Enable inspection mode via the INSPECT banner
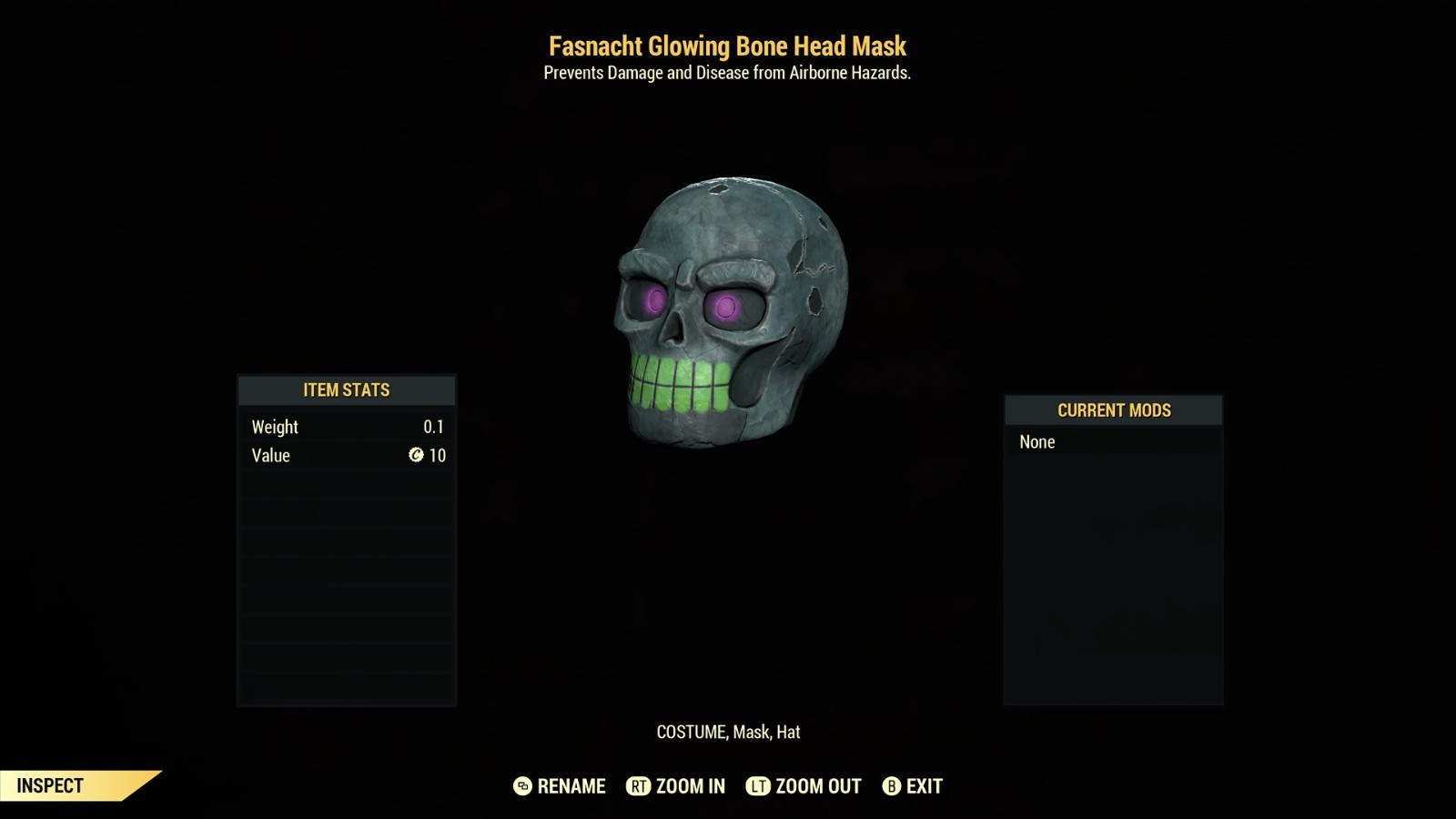Screen dimensions: 1456x819 (x=50, y=784)
